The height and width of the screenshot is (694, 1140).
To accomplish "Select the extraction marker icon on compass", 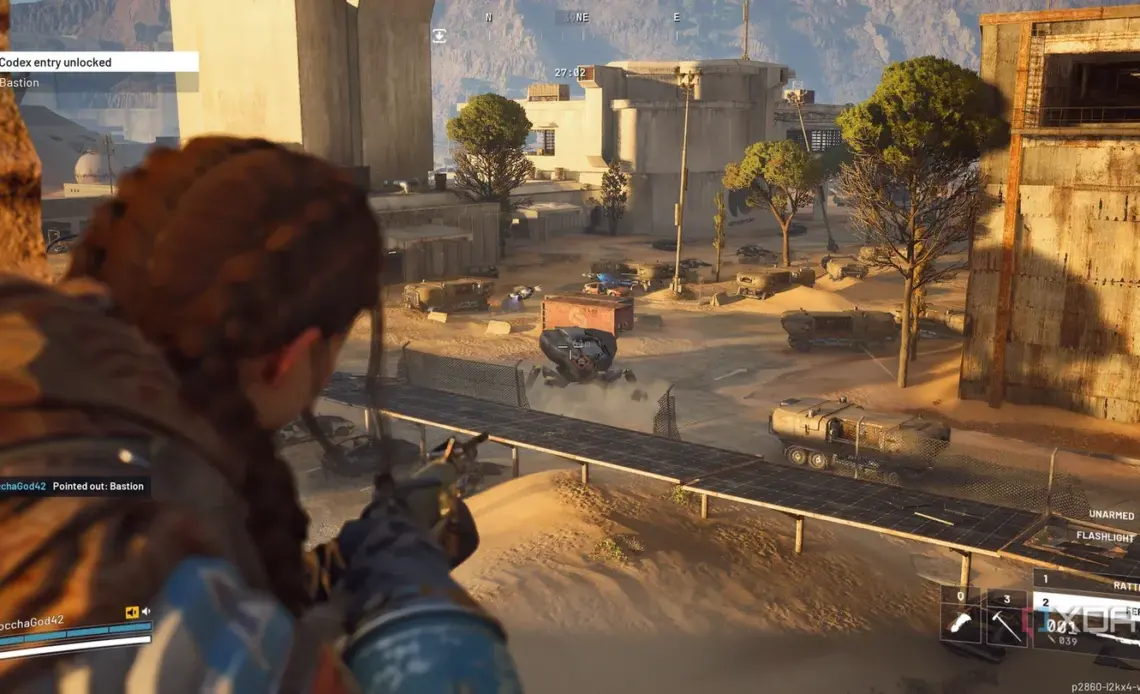I will click(x=439, y=35).
